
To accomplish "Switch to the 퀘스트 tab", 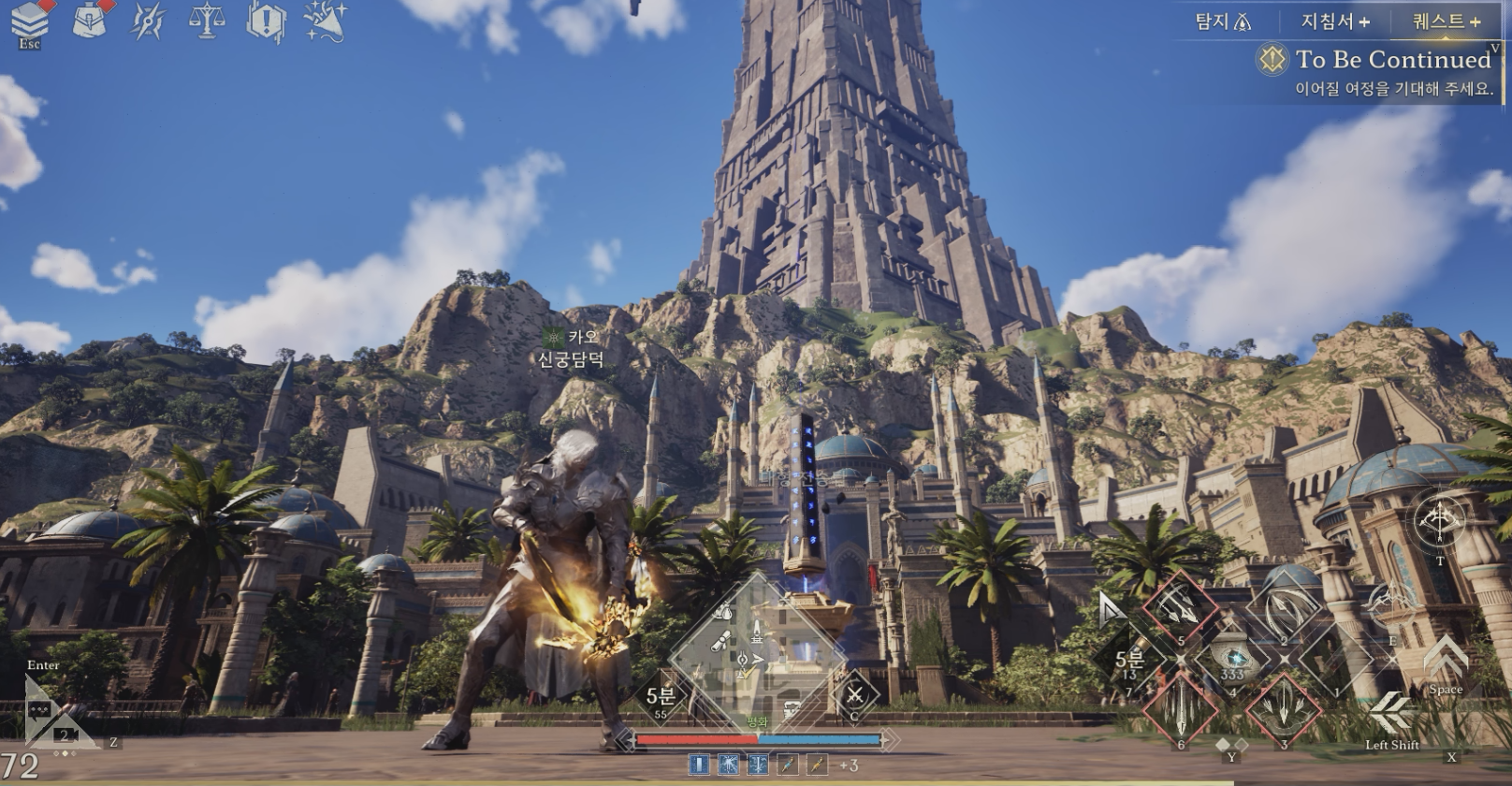I will (1446, 21).
